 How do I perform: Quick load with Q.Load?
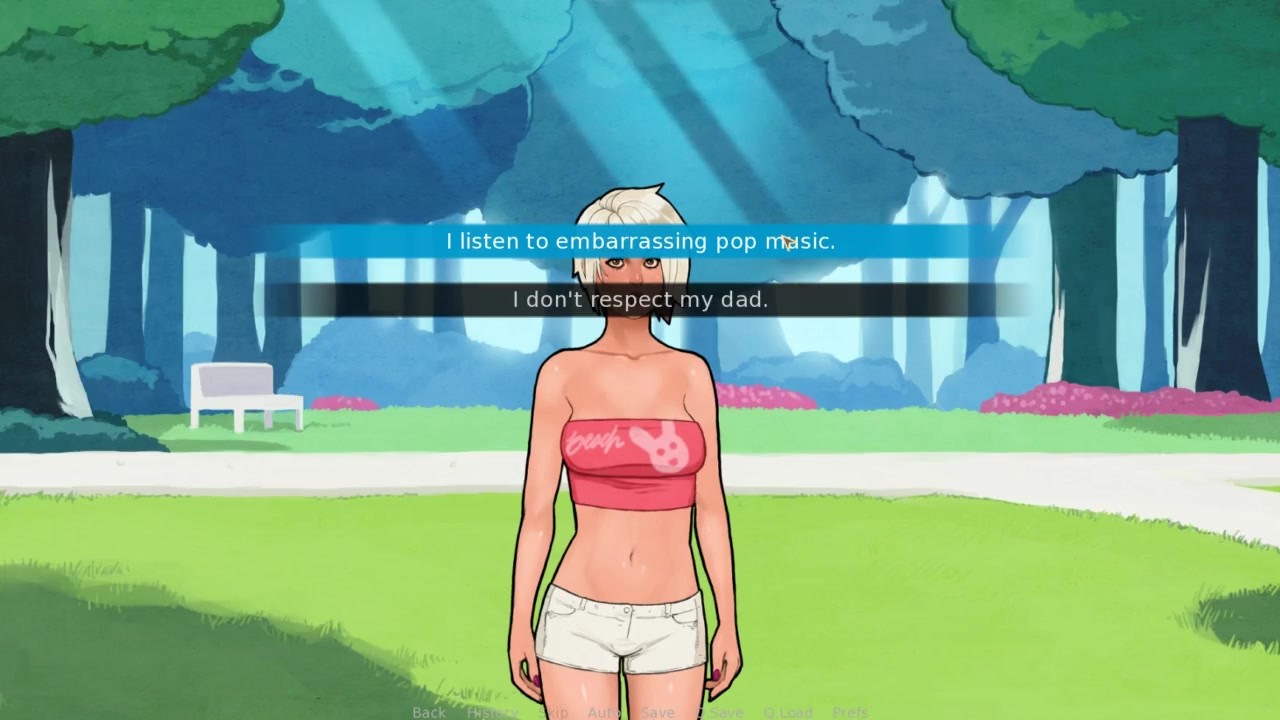pos(788,712)
